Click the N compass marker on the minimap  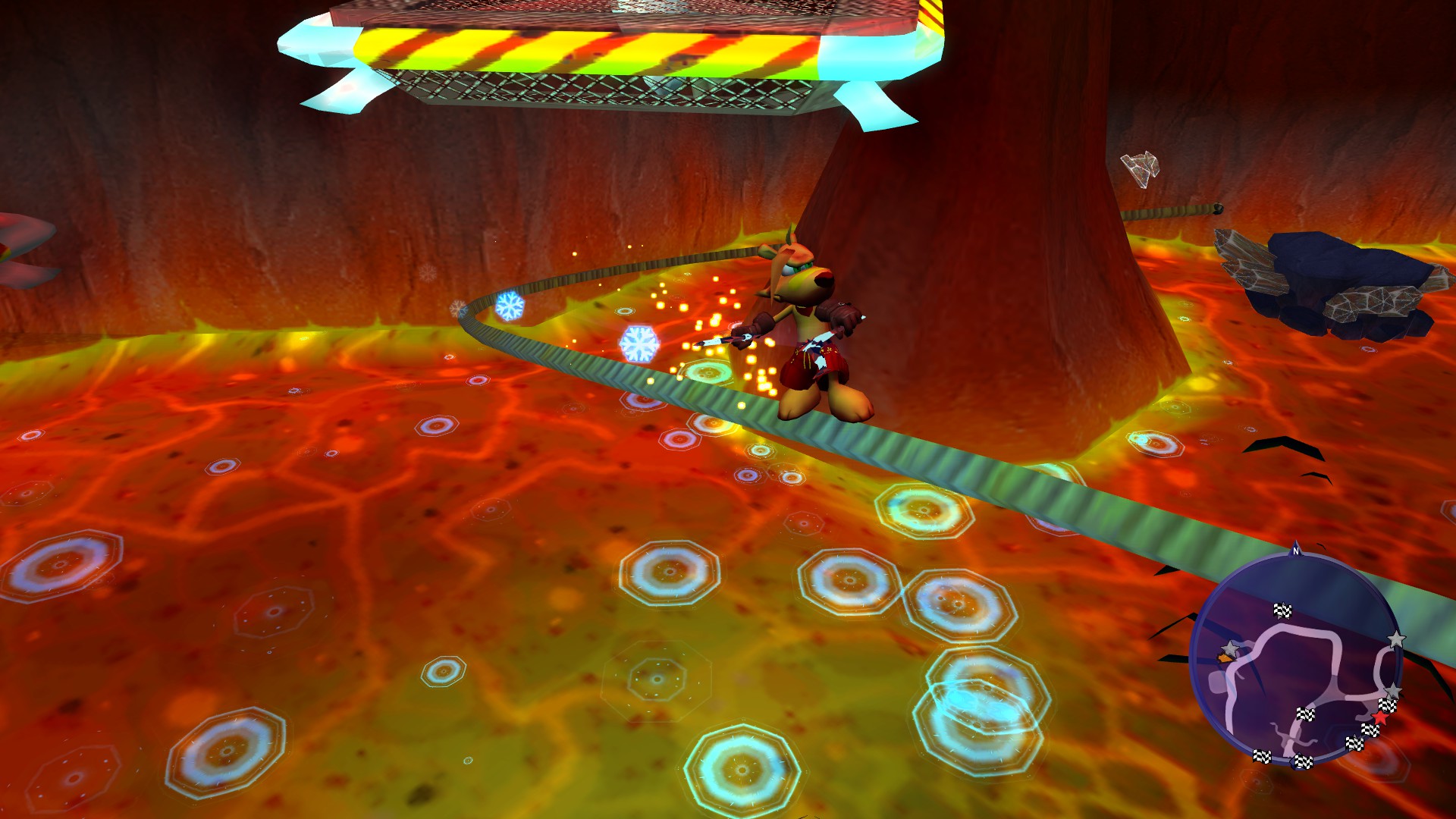1295,551
